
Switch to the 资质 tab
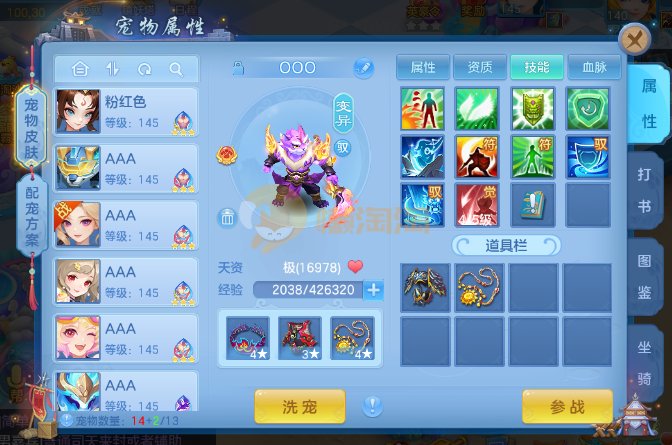(480, 67)
